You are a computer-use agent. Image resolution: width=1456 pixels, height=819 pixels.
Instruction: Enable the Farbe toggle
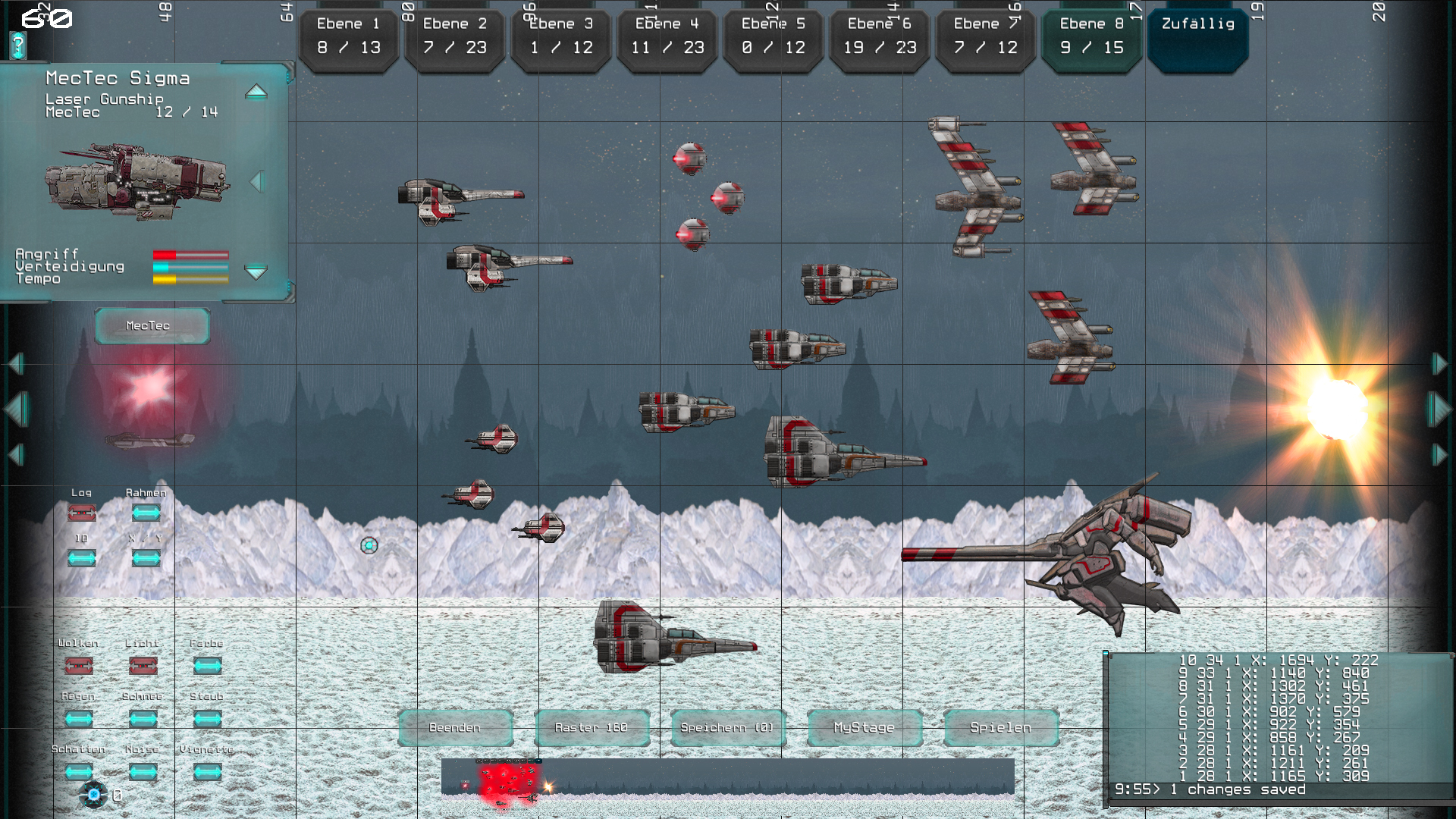207,665
